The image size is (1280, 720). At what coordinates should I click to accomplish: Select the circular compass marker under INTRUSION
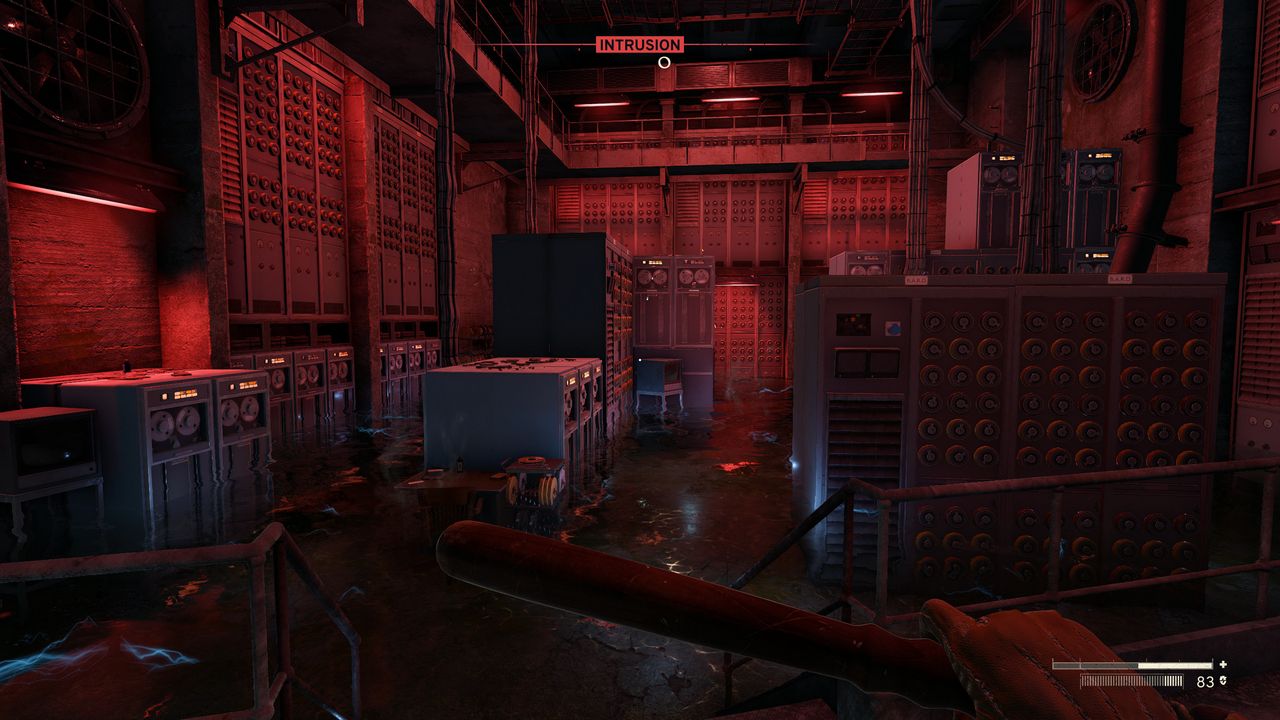coord(664,62)
